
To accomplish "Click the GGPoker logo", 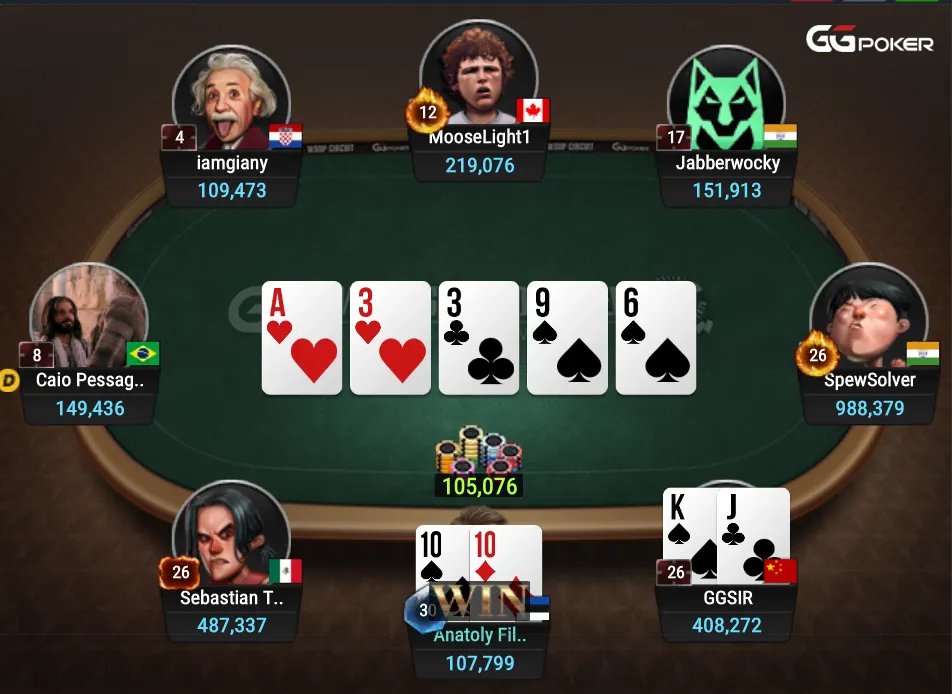I will (x=869, y=41).
